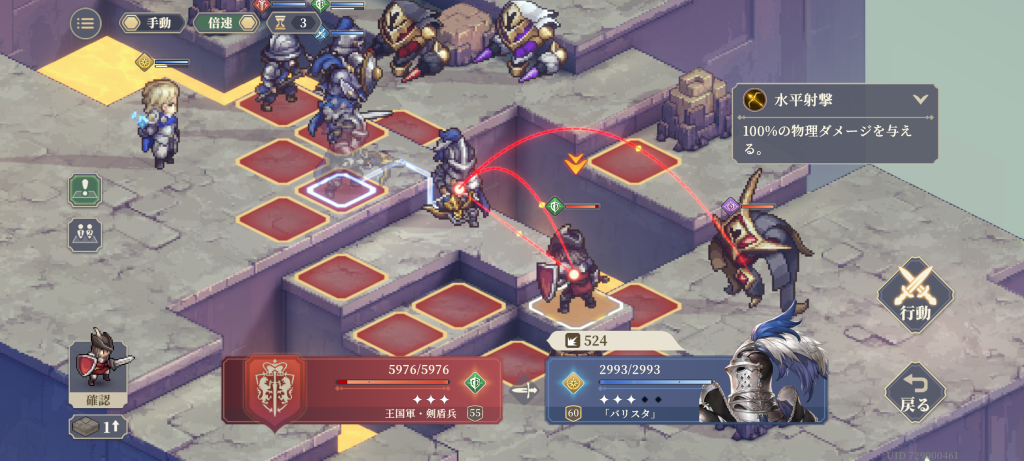Open the list menu icon
Screen dimensions: 1024x461
(x=85, y=23)
